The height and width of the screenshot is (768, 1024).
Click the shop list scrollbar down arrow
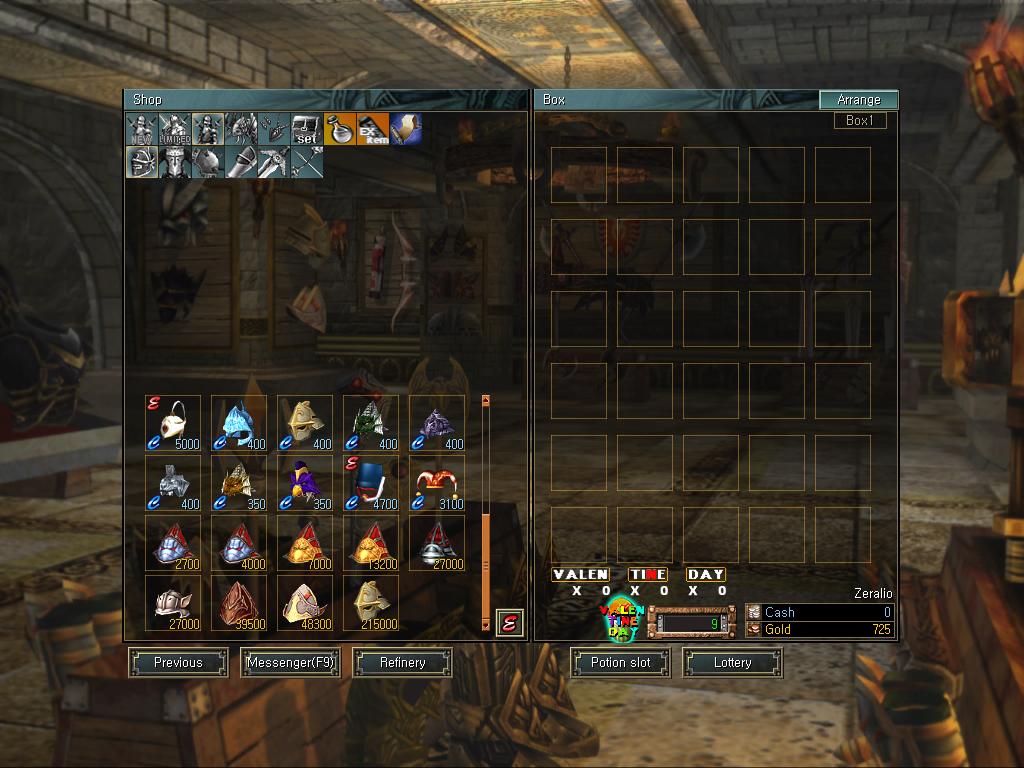pos(486,625)
